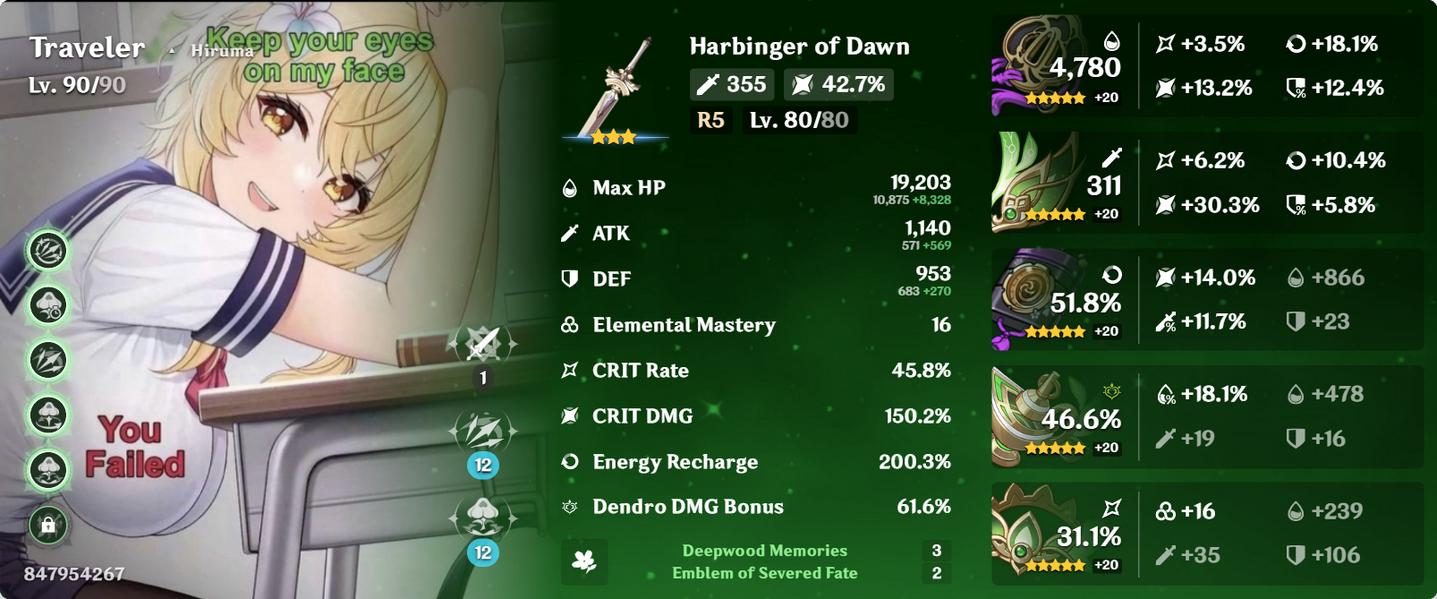Open the normal attack talent at level 1
The height and width of the screenshot is (599, 1437).
pyautogui.click(x=483, y=346)
